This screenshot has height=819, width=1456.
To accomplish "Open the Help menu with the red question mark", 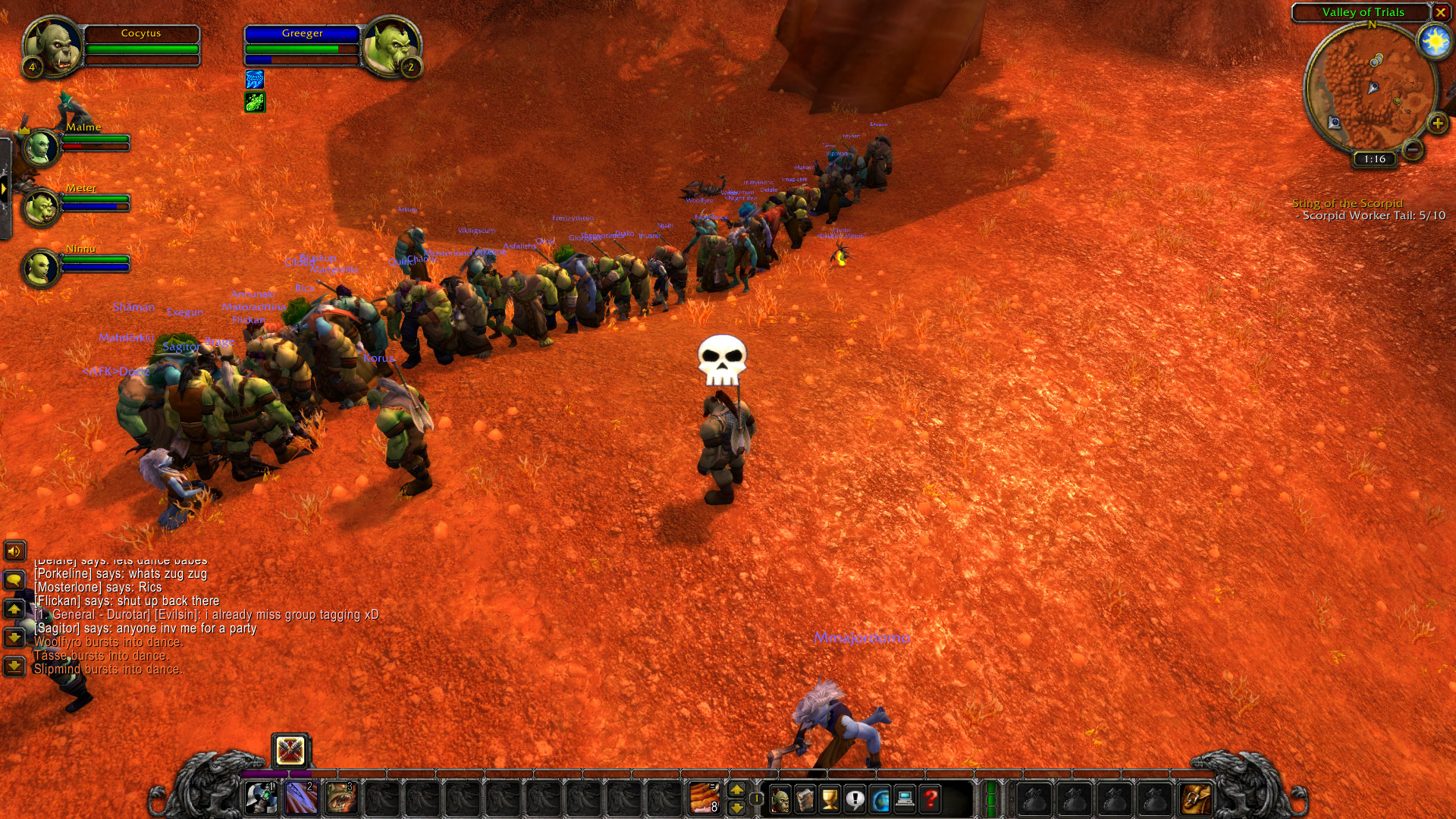I will coord(930,796).
